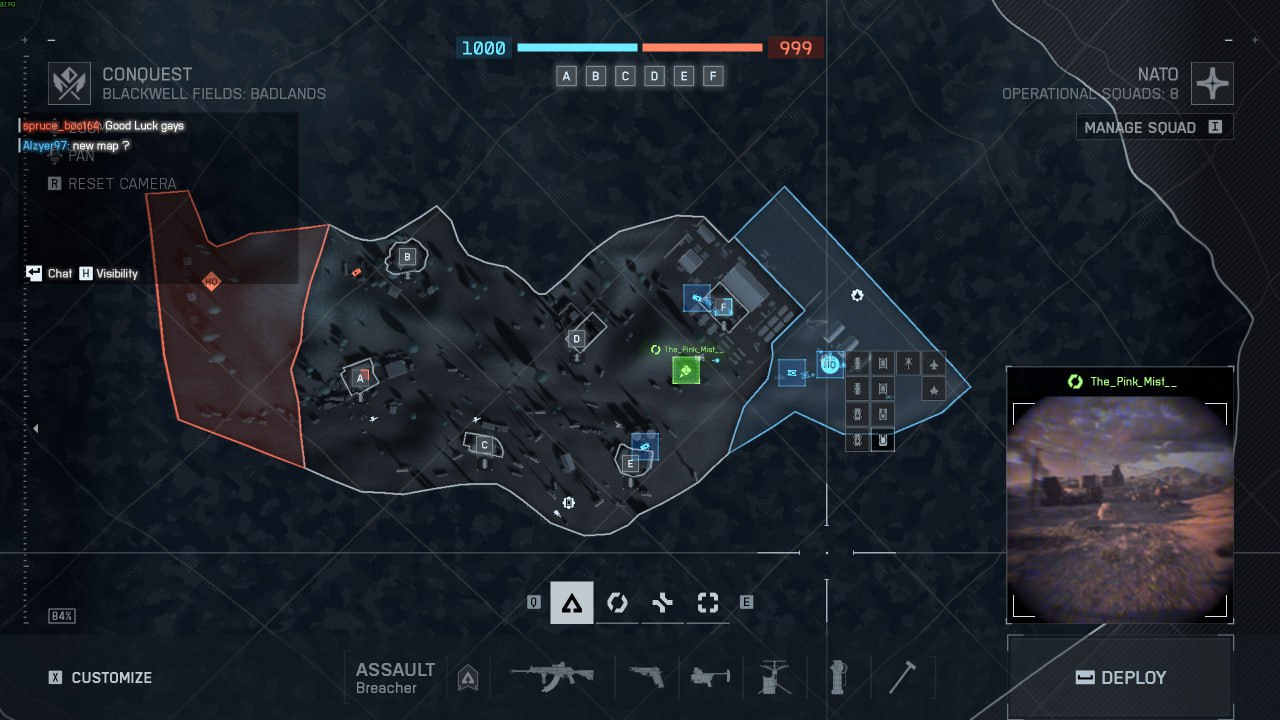The width and height of the screenshot is (1280, 720).
Task: Open the Manage Squad panel
Action: pos(1152,127)
